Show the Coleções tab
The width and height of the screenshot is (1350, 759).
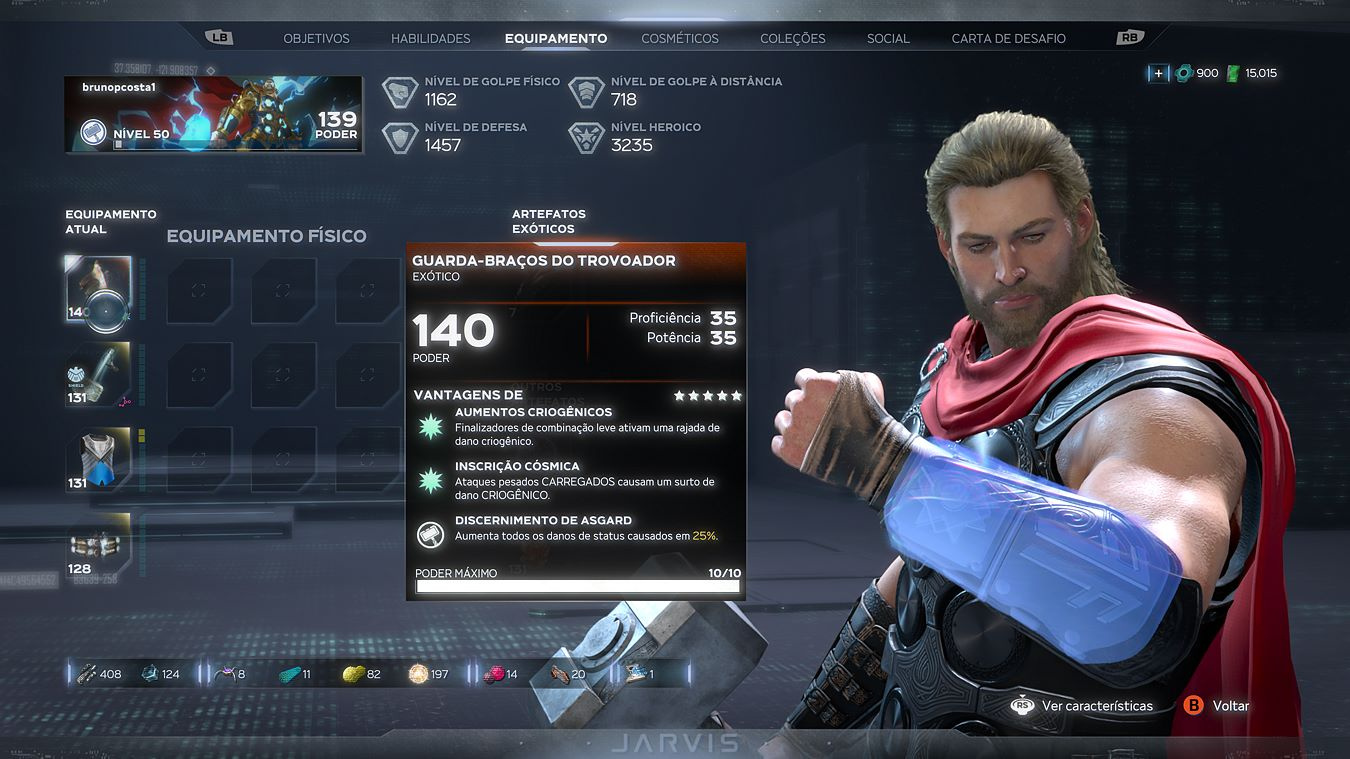792,38
